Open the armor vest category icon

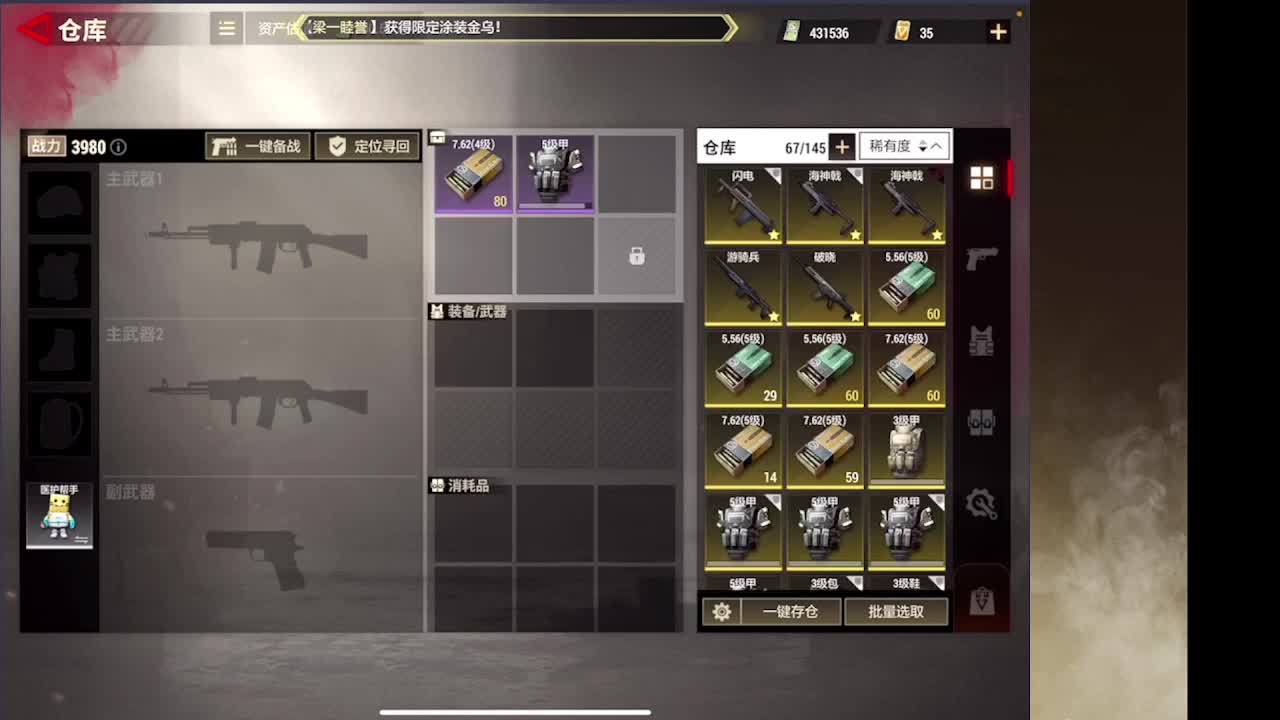click(983, 340)
